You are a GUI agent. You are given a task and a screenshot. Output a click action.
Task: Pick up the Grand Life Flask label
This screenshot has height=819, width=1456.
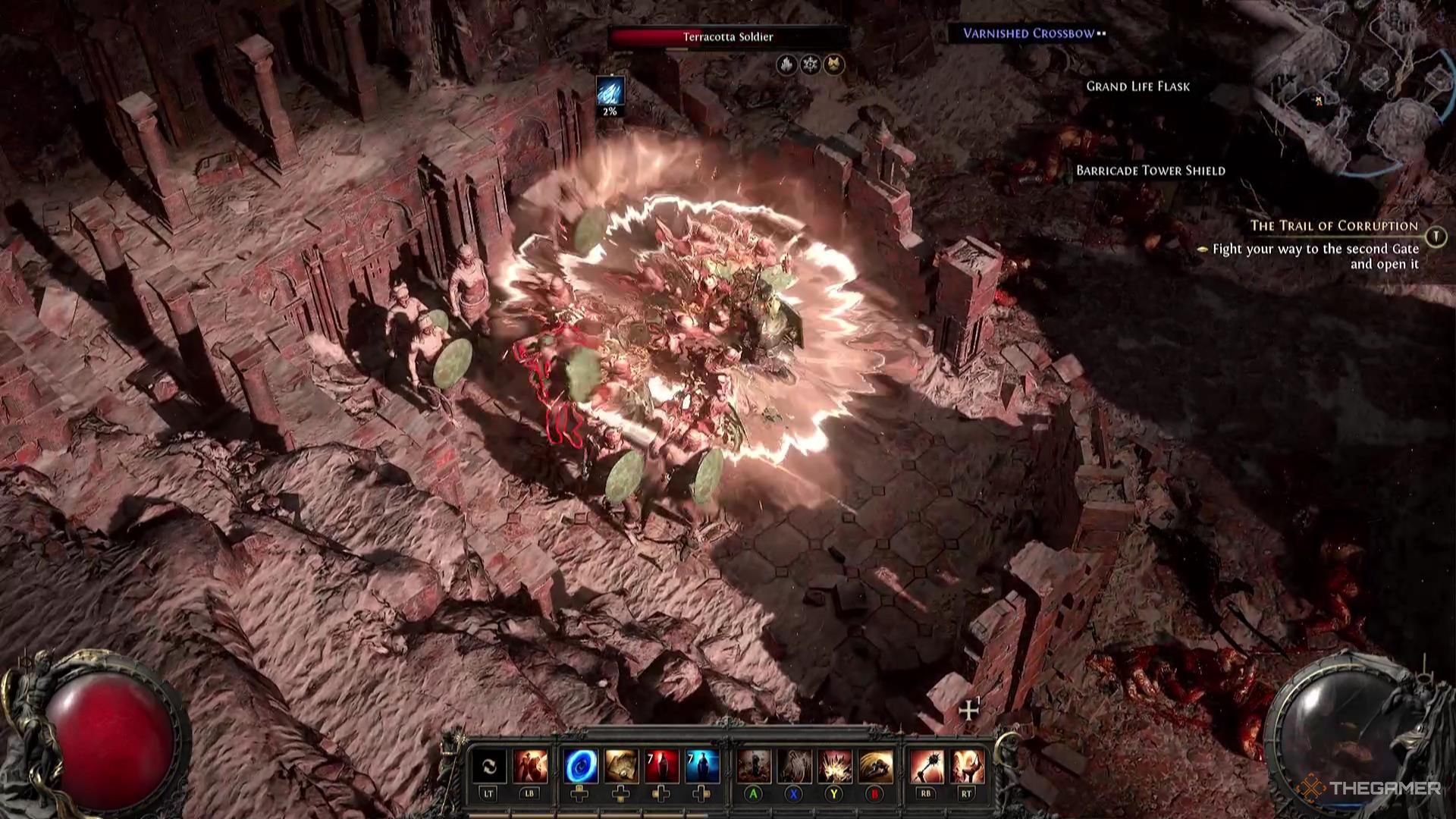tap(1137, 86)
